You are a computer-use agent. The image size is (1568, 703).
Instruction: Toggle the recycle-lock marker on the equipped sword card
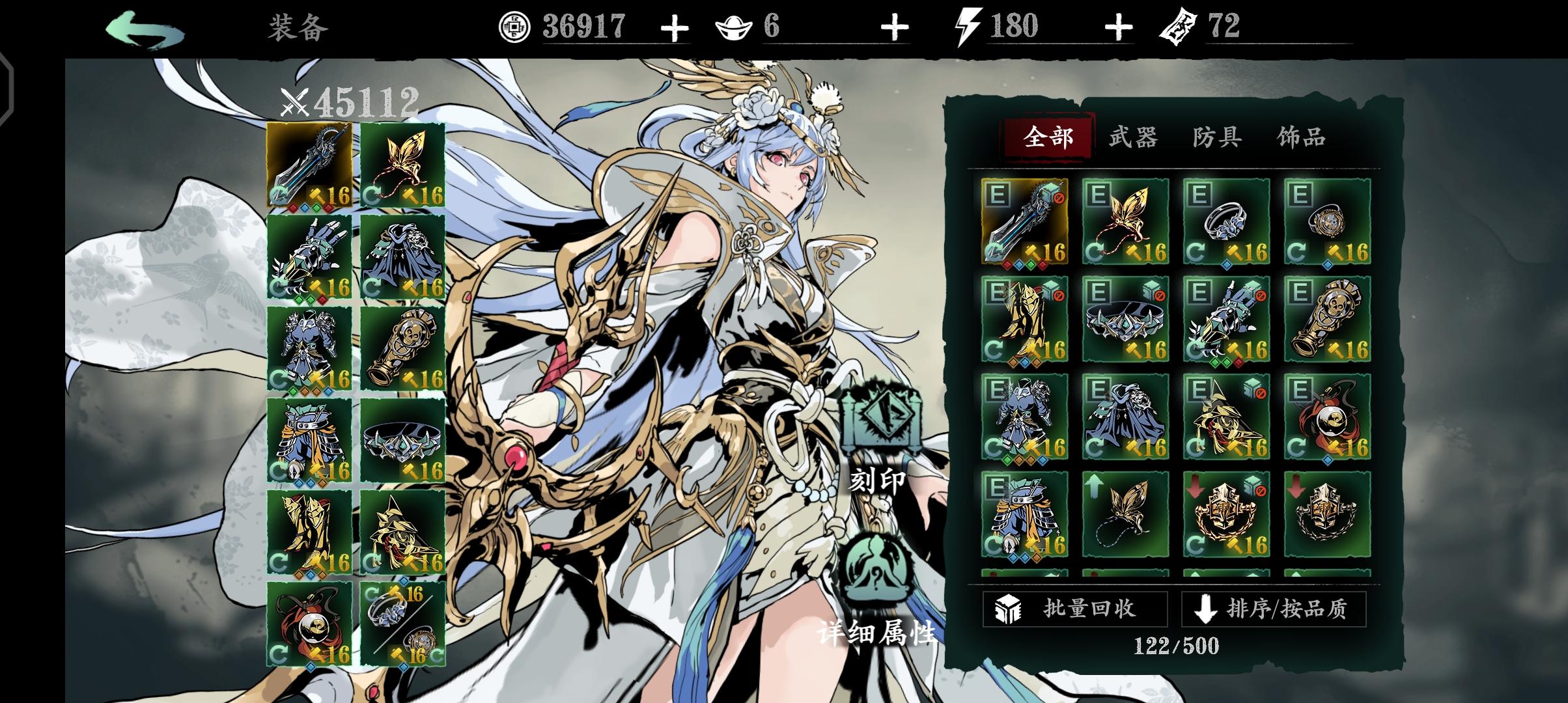pos(1059,199)
